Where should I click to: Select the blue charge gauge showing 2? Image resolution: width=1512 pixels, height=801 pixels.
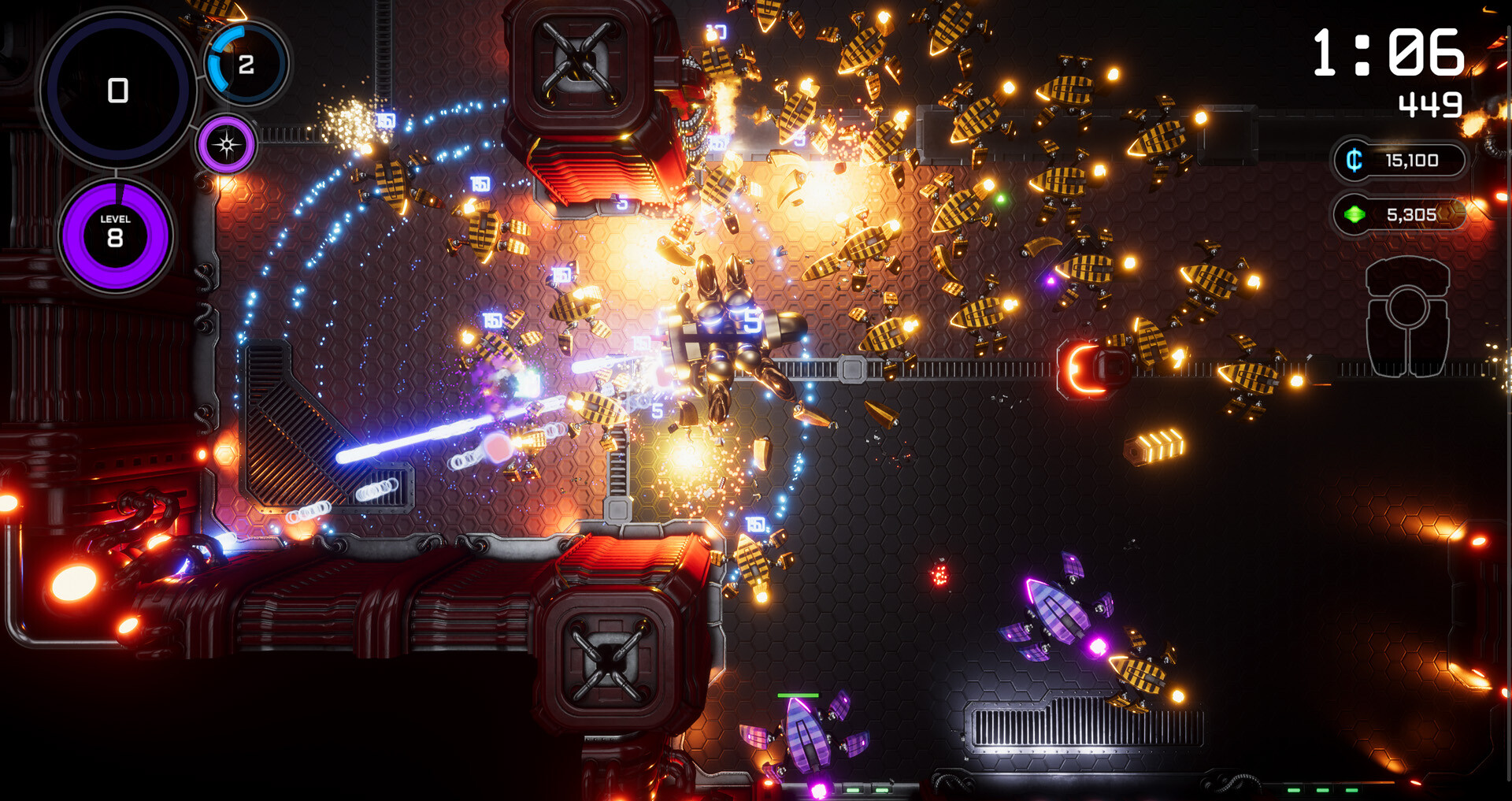(246, 64)
